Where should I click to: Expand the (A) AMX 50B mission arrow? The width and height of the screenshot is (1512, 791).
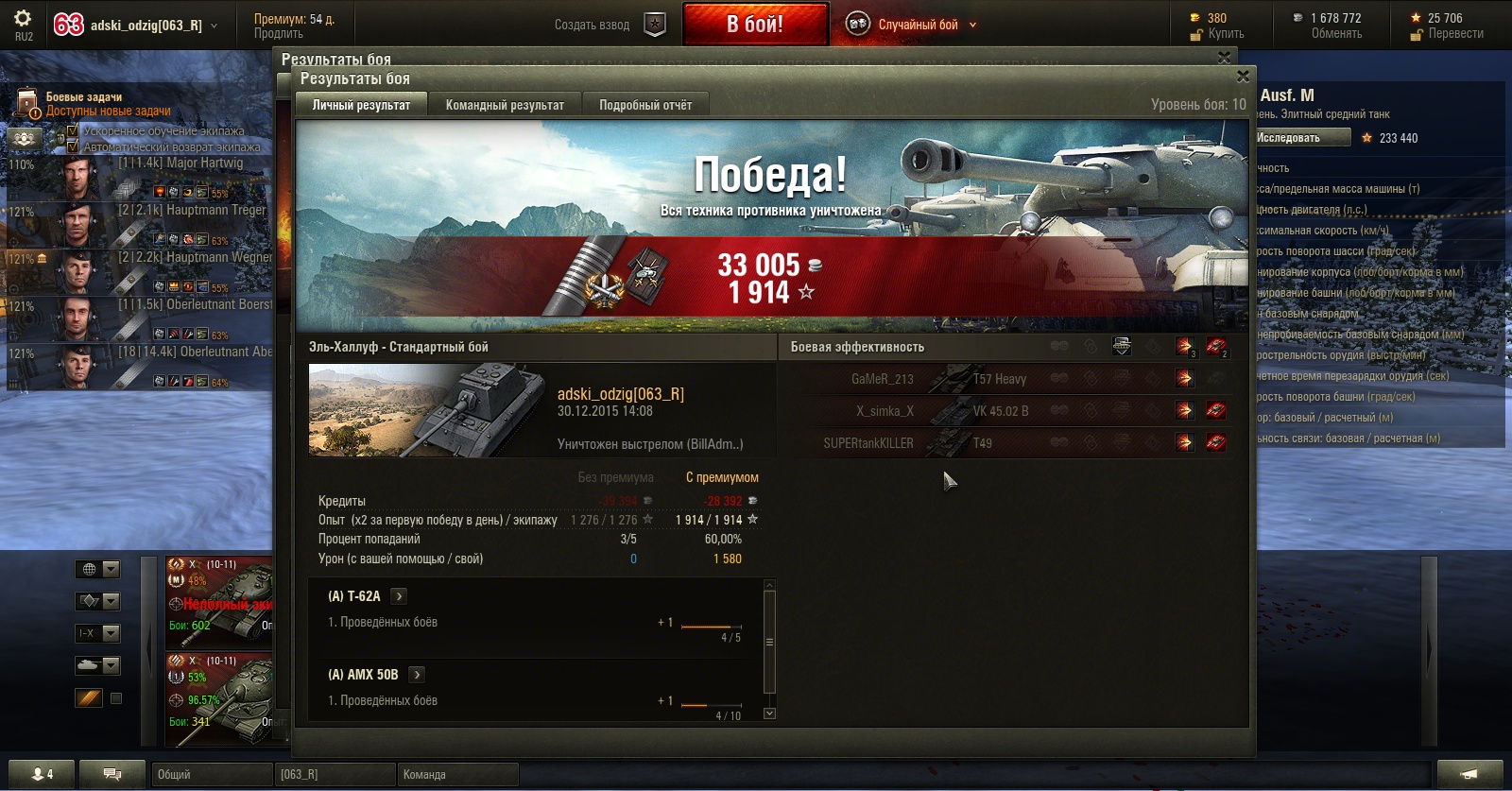pyautogui.click(x=417, y=675)
